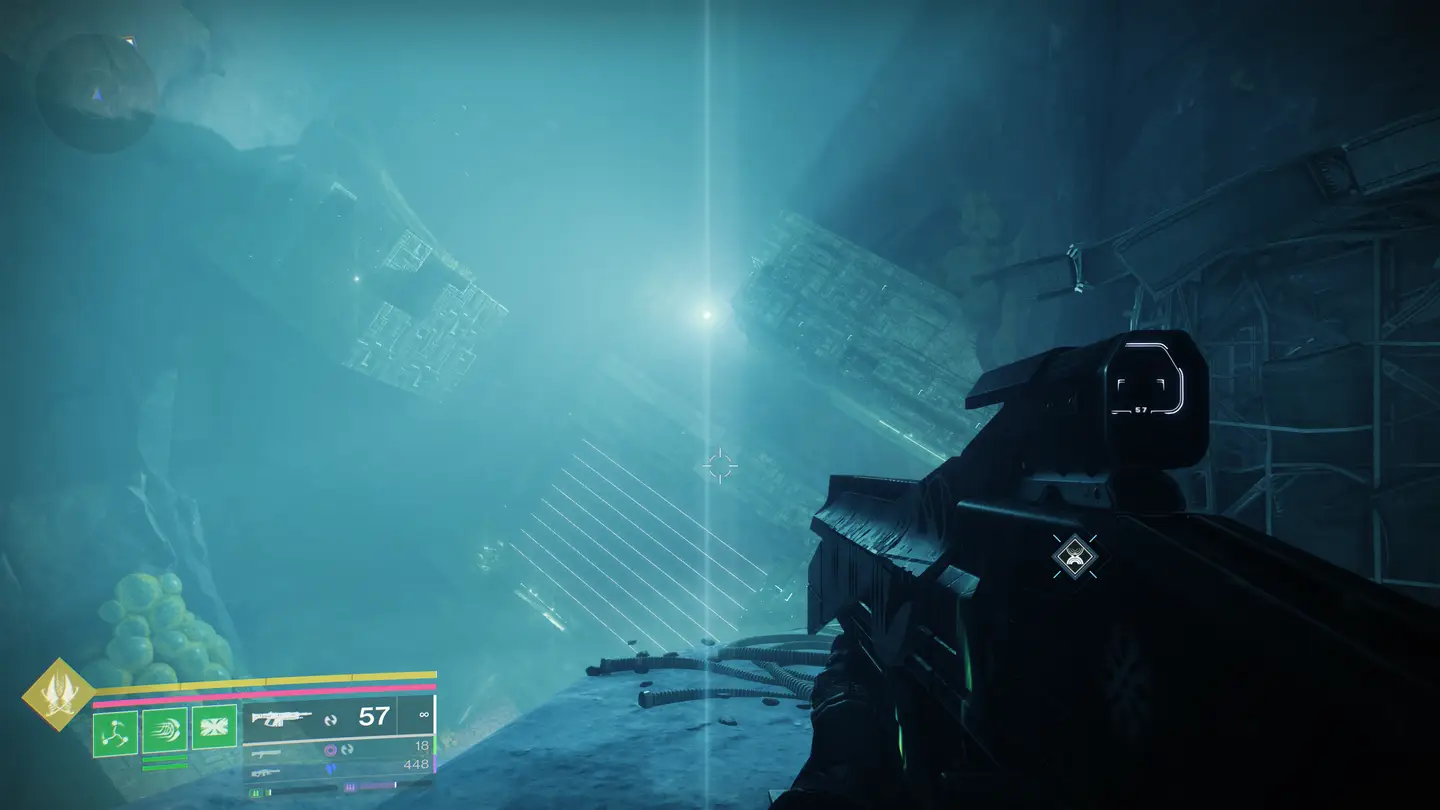
Task: Click the infinity reserve ammo symbol
Action: point(424,714)
